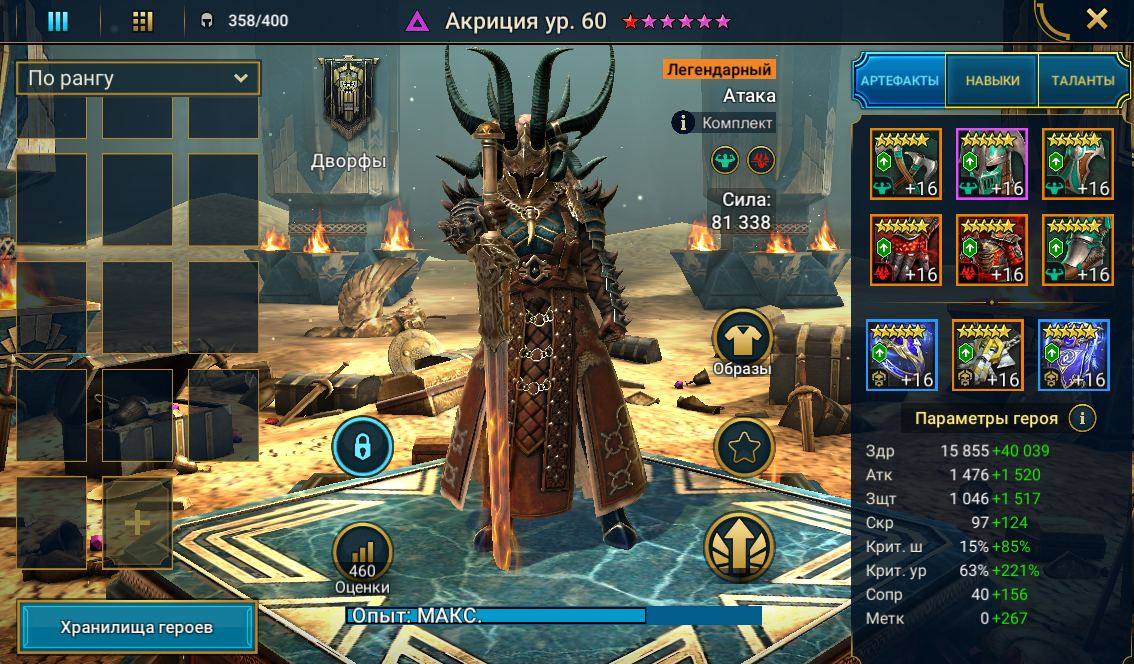Select the red gloves artifact slot
The width and height of the screenshot is (1134, 664).
point(906,250)
